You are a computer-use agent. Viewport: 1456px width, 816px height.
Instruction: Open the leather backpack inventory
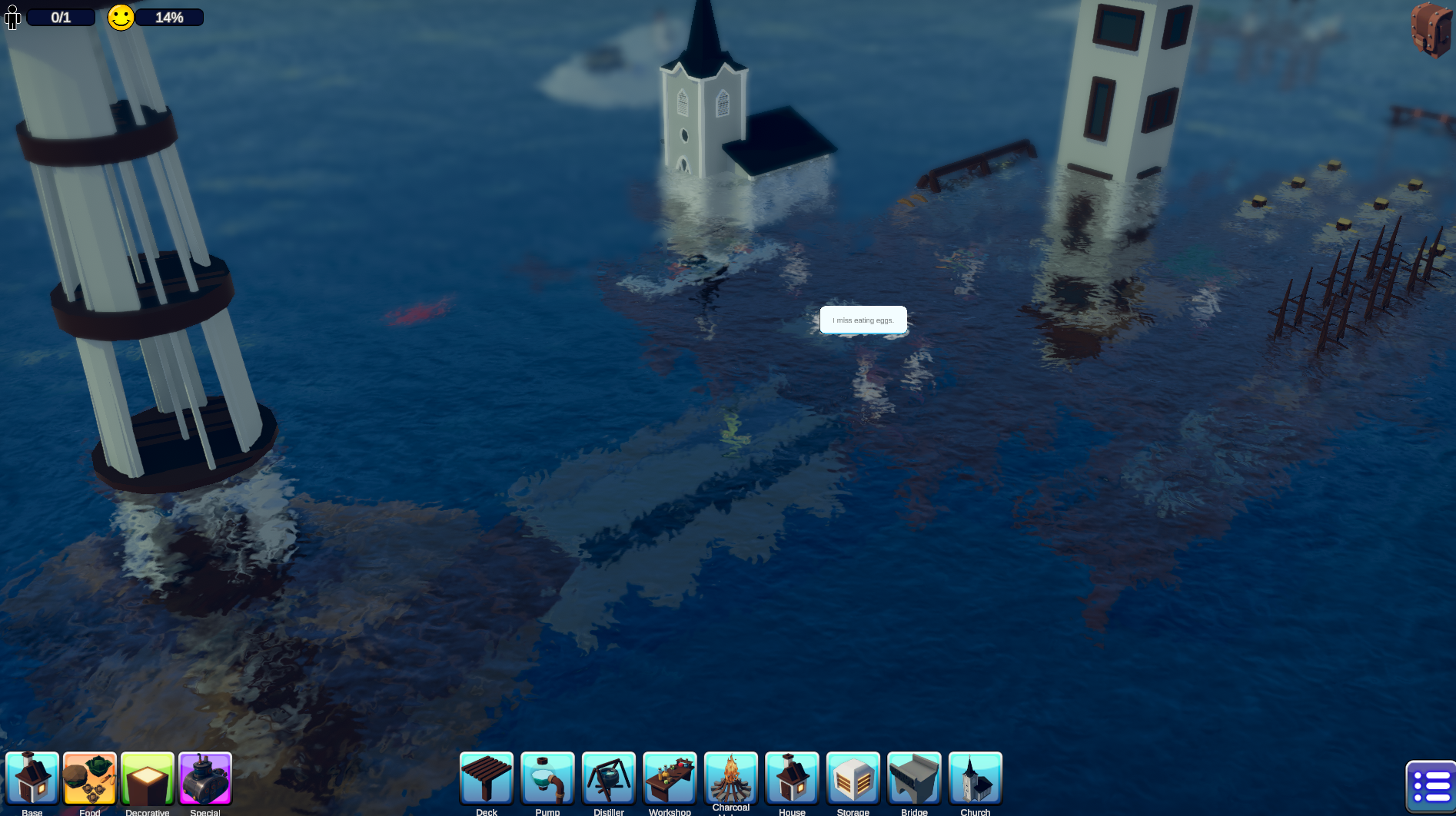1431,29
